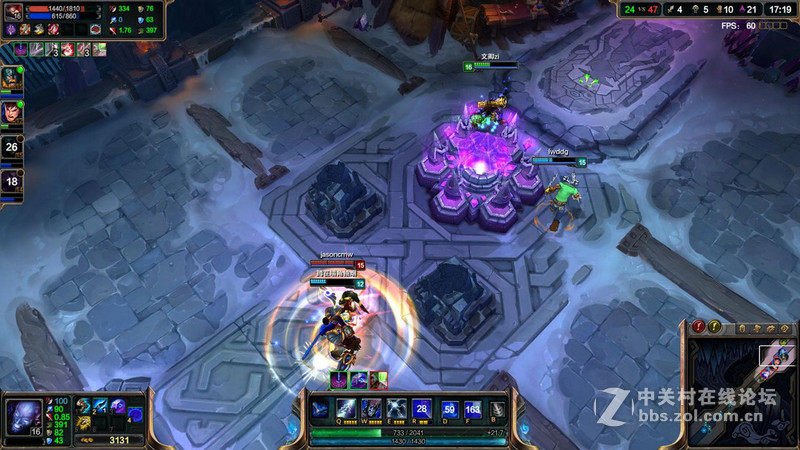Select the golden item in slot 5
Screen dimensions: 800x450
click(x=84, y=422)
